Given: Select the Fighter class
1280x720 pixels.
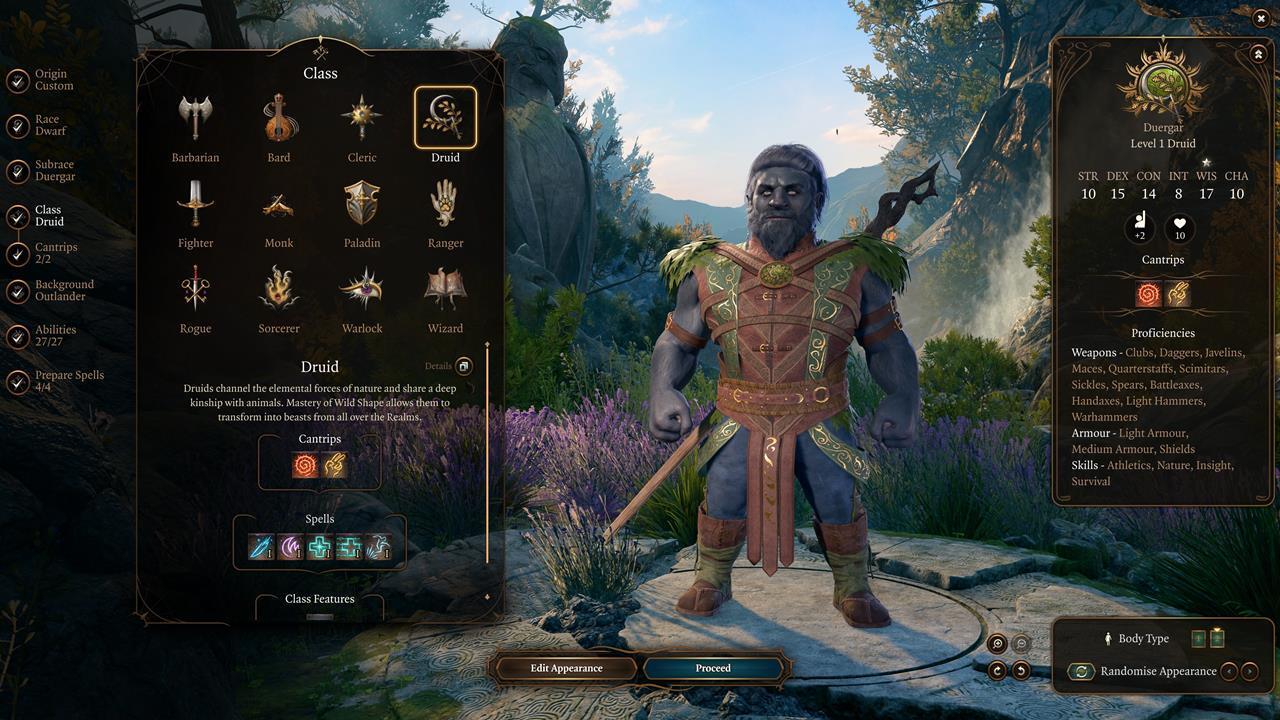Looking at the screenshot, I should click(x=195, y=204).
